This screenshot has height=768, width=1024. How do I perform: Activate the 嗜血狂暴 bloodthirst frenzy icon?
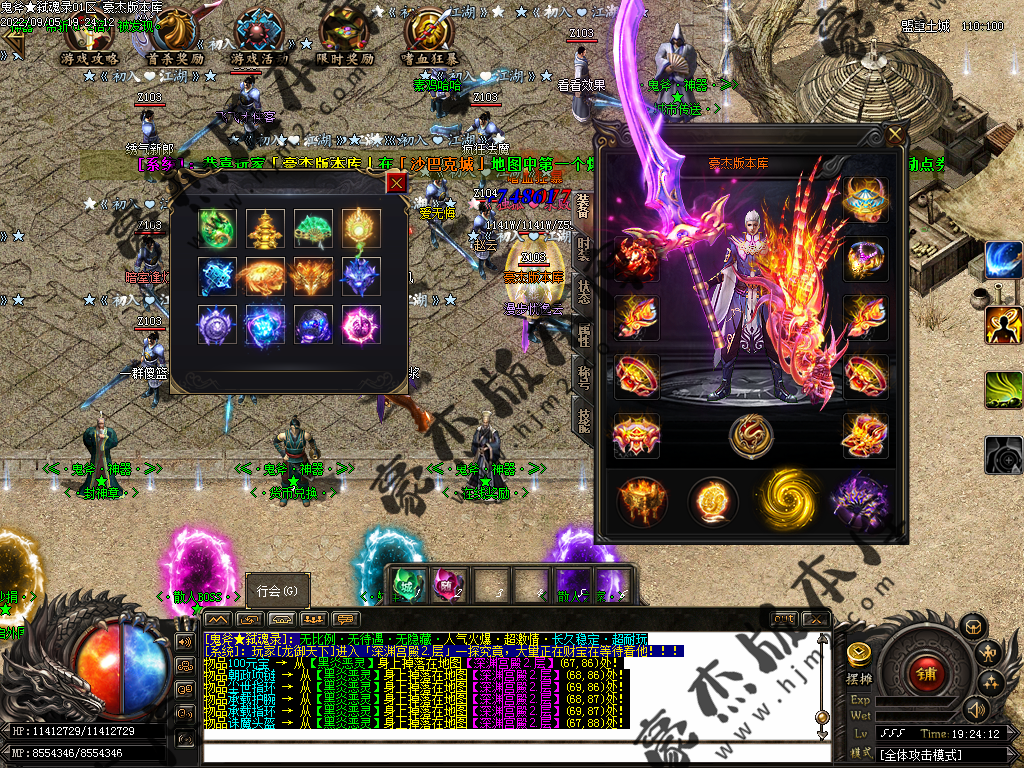click(x=431, y=36)
